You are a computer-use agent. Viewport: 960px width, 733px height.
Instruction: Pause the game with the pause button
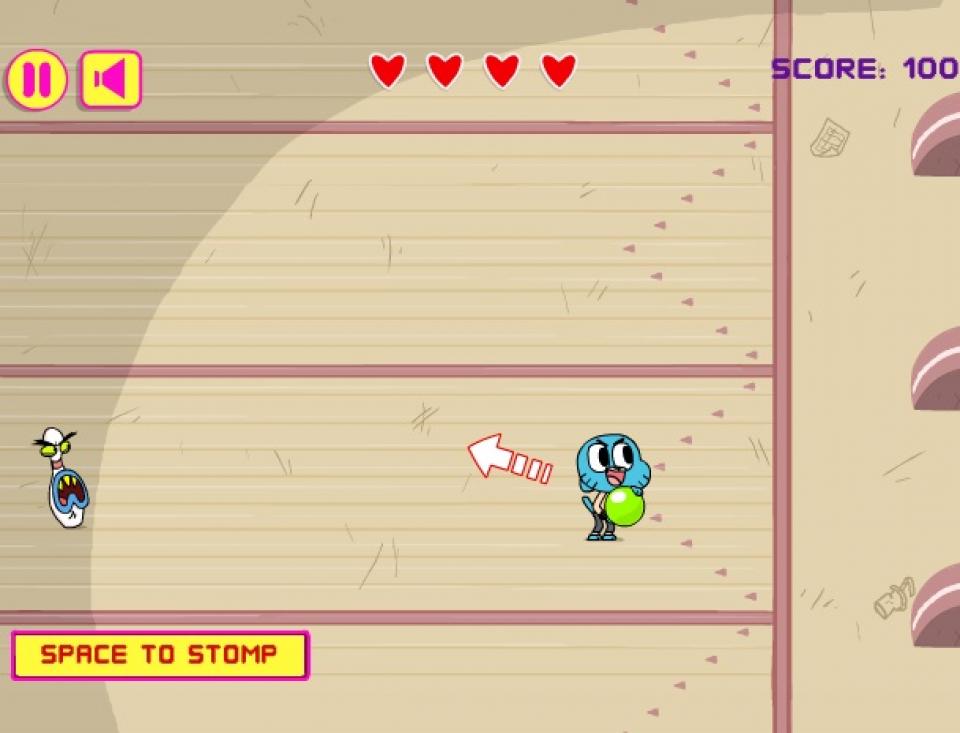(x=37, y=80)
